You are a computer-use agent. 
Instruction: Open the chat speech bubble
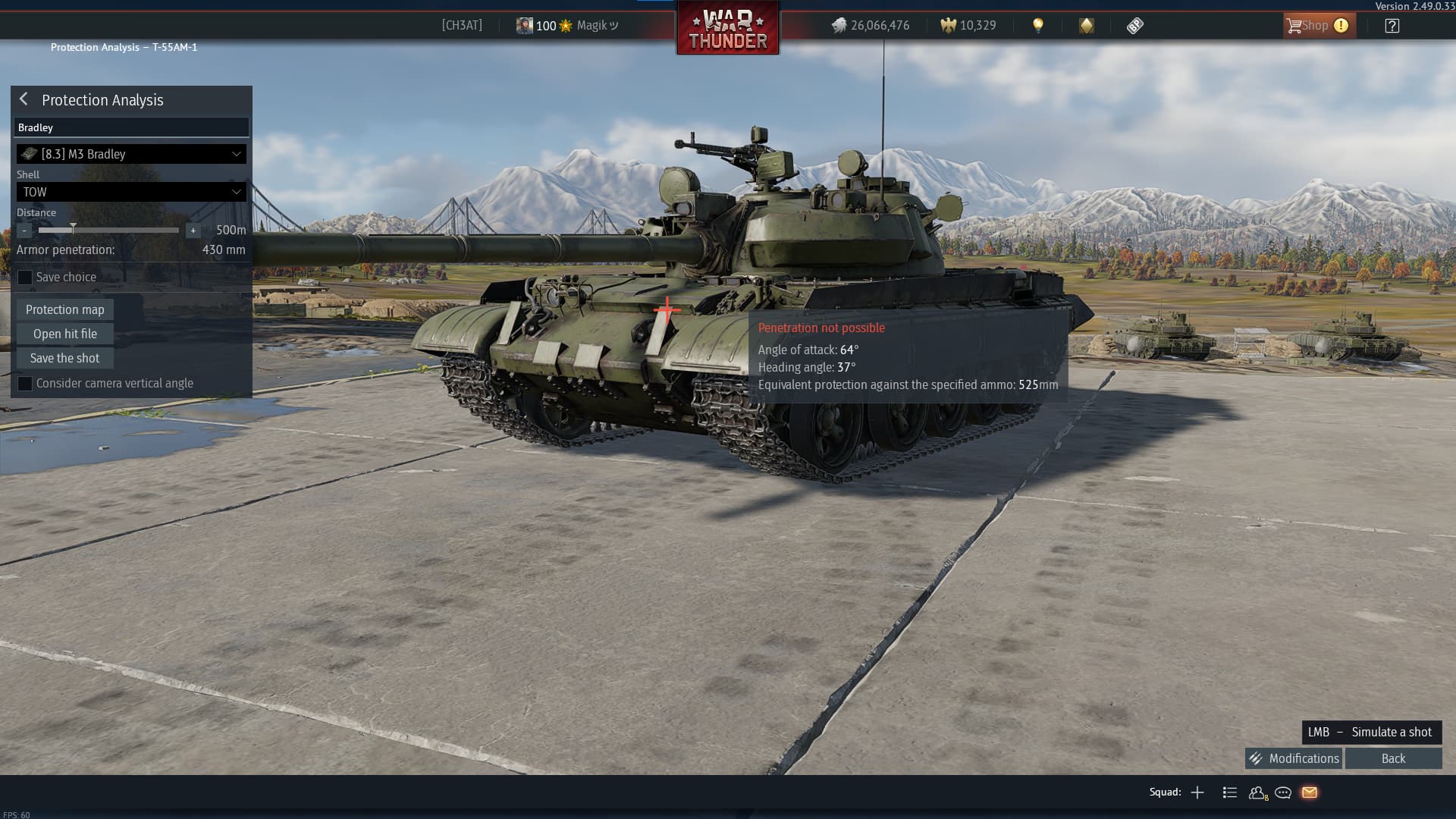[x=1283, y=792]
